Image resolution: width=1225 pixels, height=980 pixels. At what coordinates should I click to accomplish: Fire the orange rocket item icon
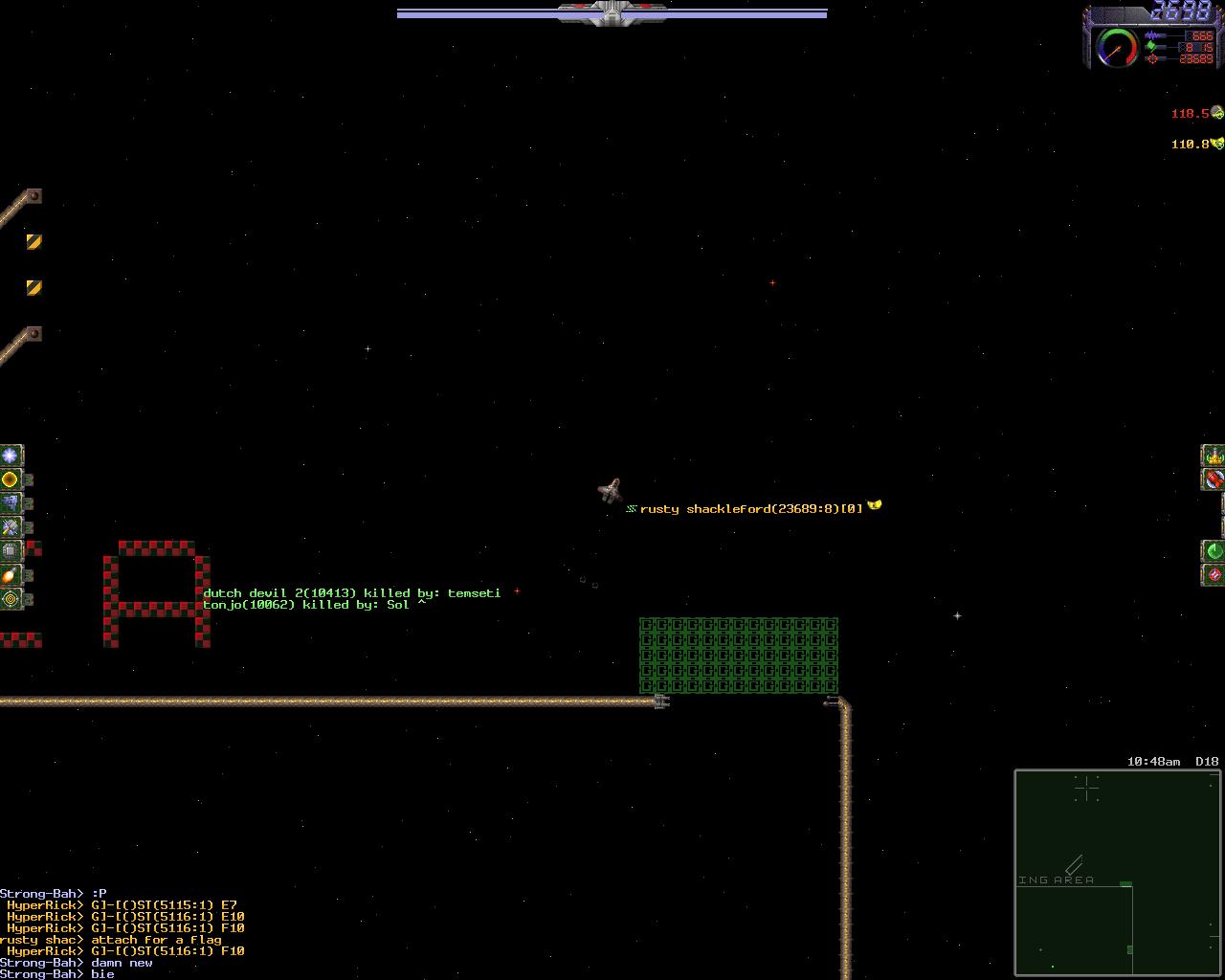coord(11,575)
